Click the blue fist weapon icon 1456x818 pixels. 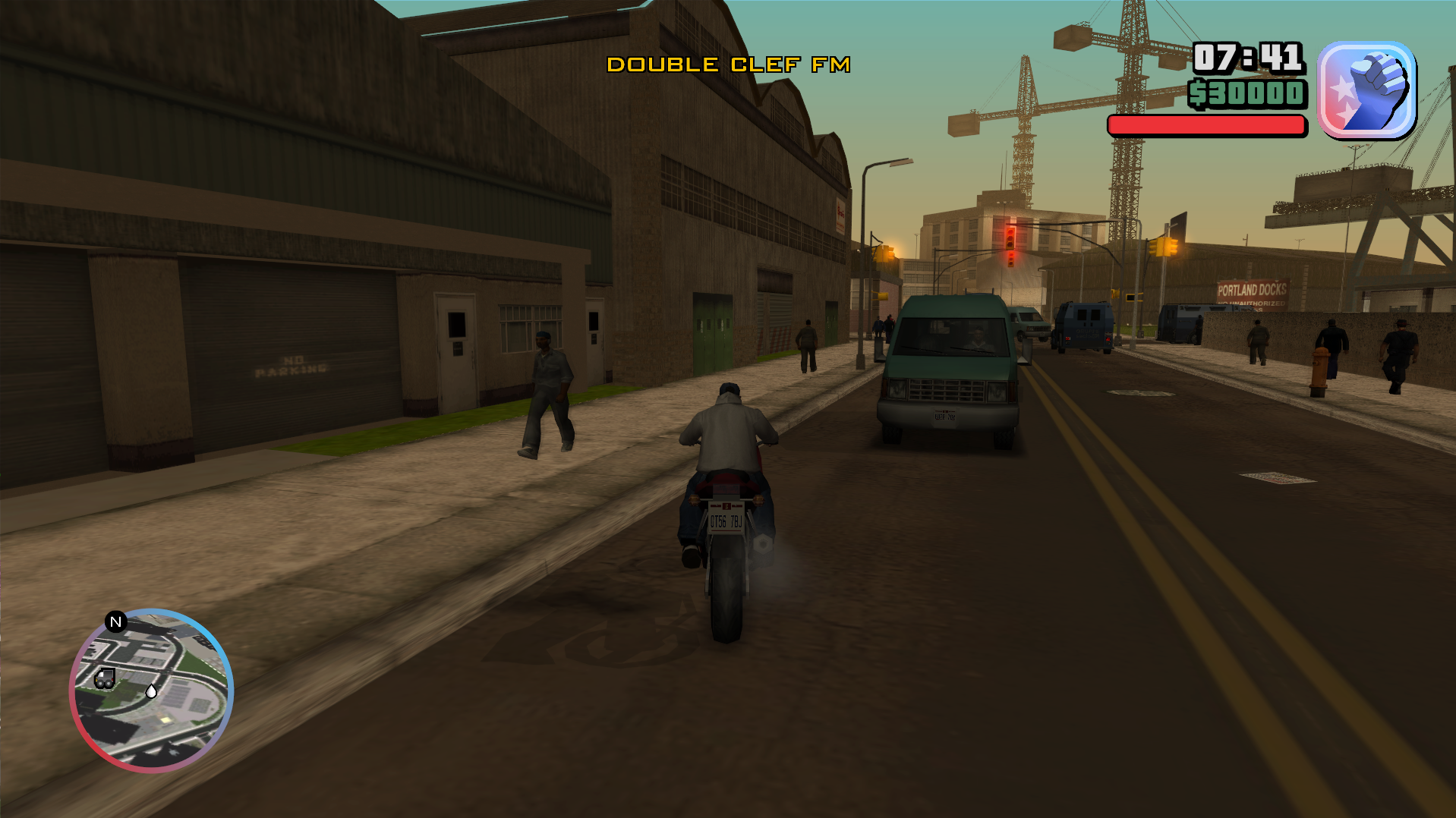pyautogui.click(x=1370, y=93)
